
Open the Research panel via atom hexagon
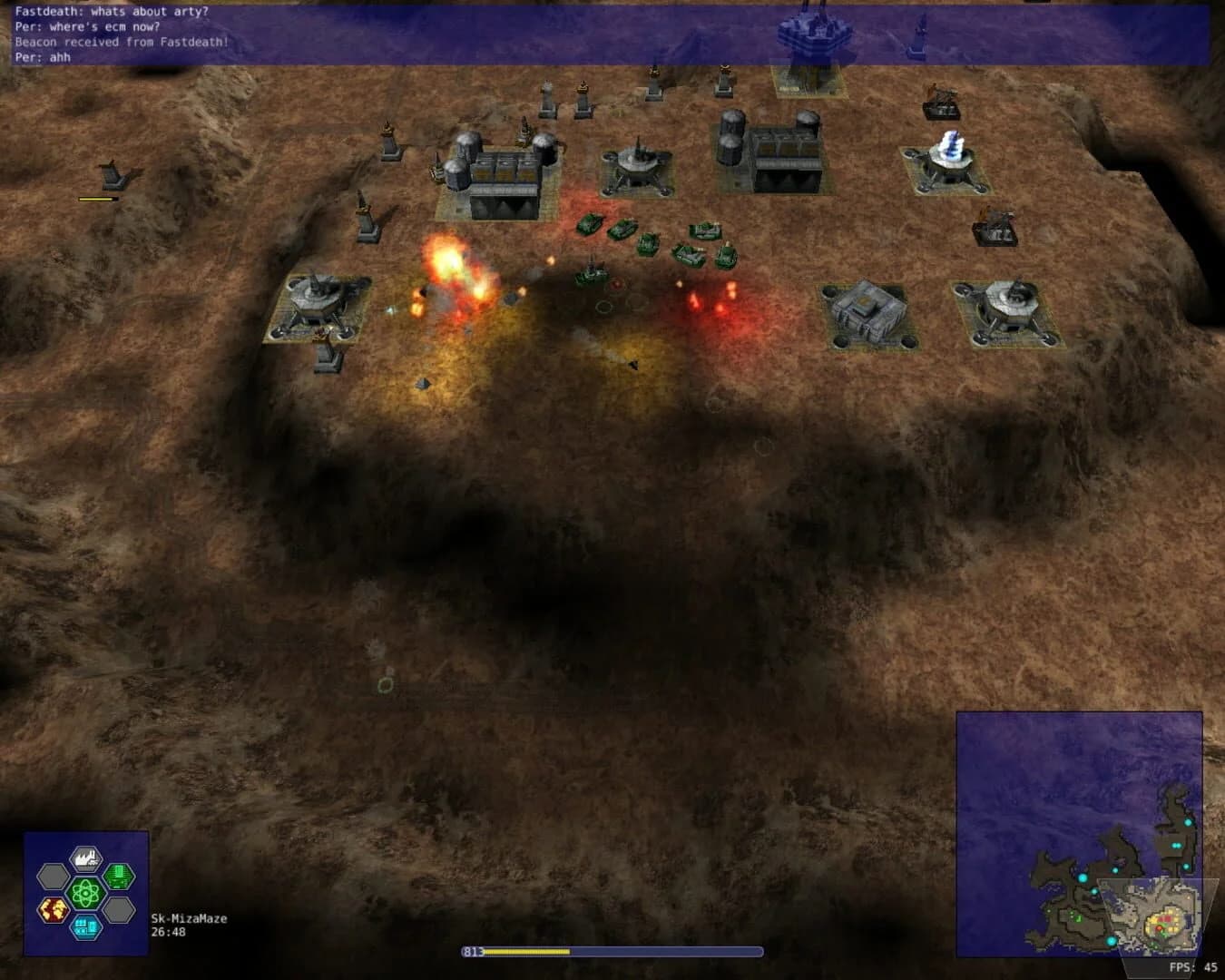tap(85, 893)
